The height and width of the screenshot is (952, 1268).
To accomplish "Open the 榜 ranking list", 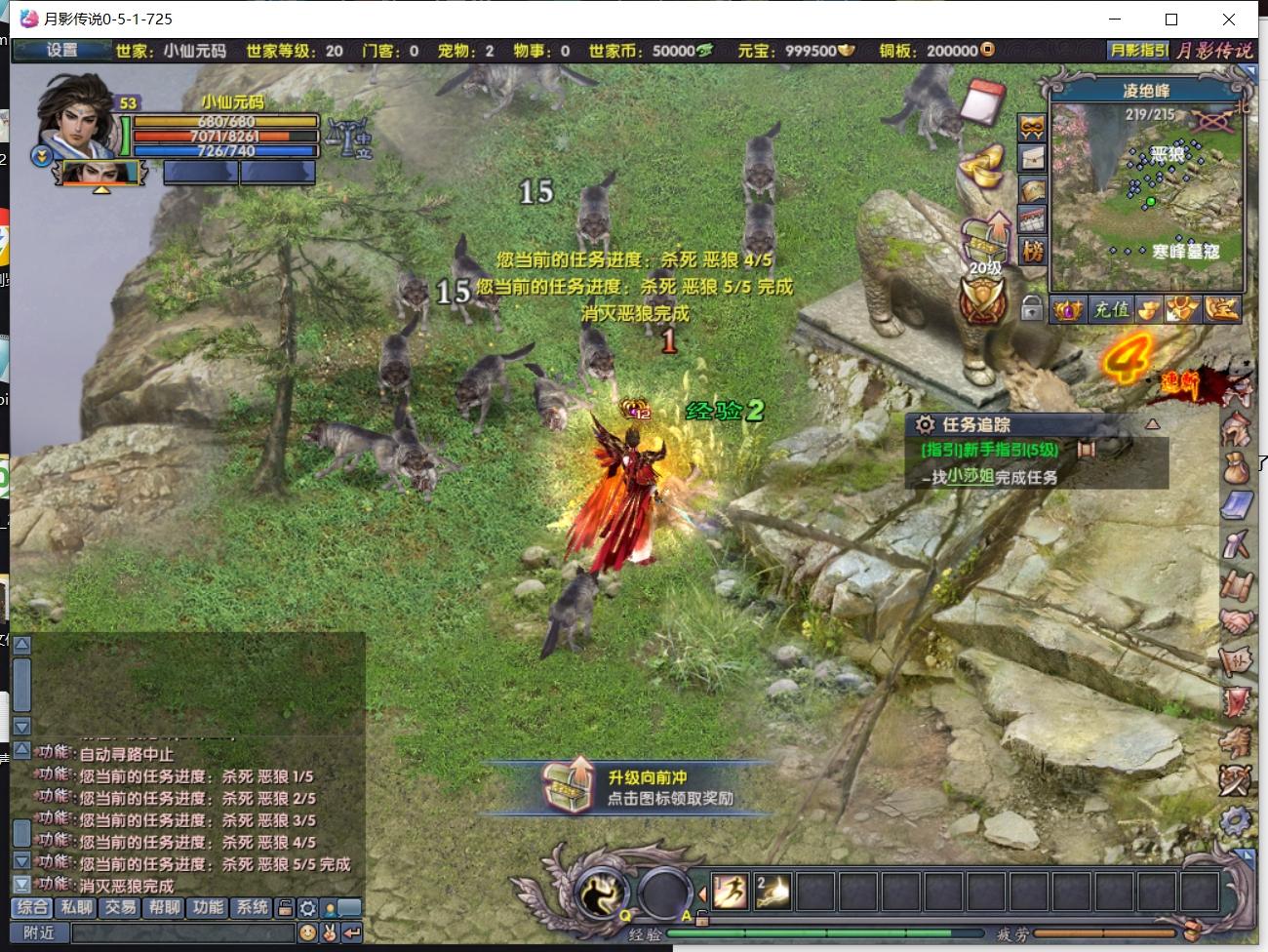I will pyautogui.click(x=1032, y=252).
